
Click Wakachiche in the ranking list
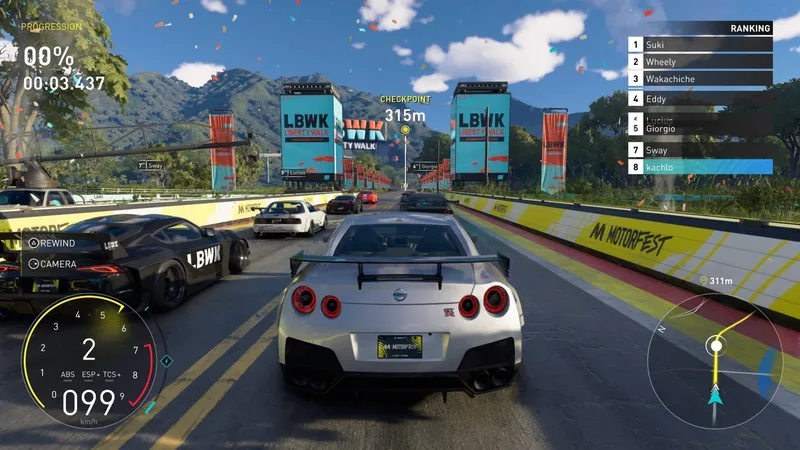click(x=700, y=79)
